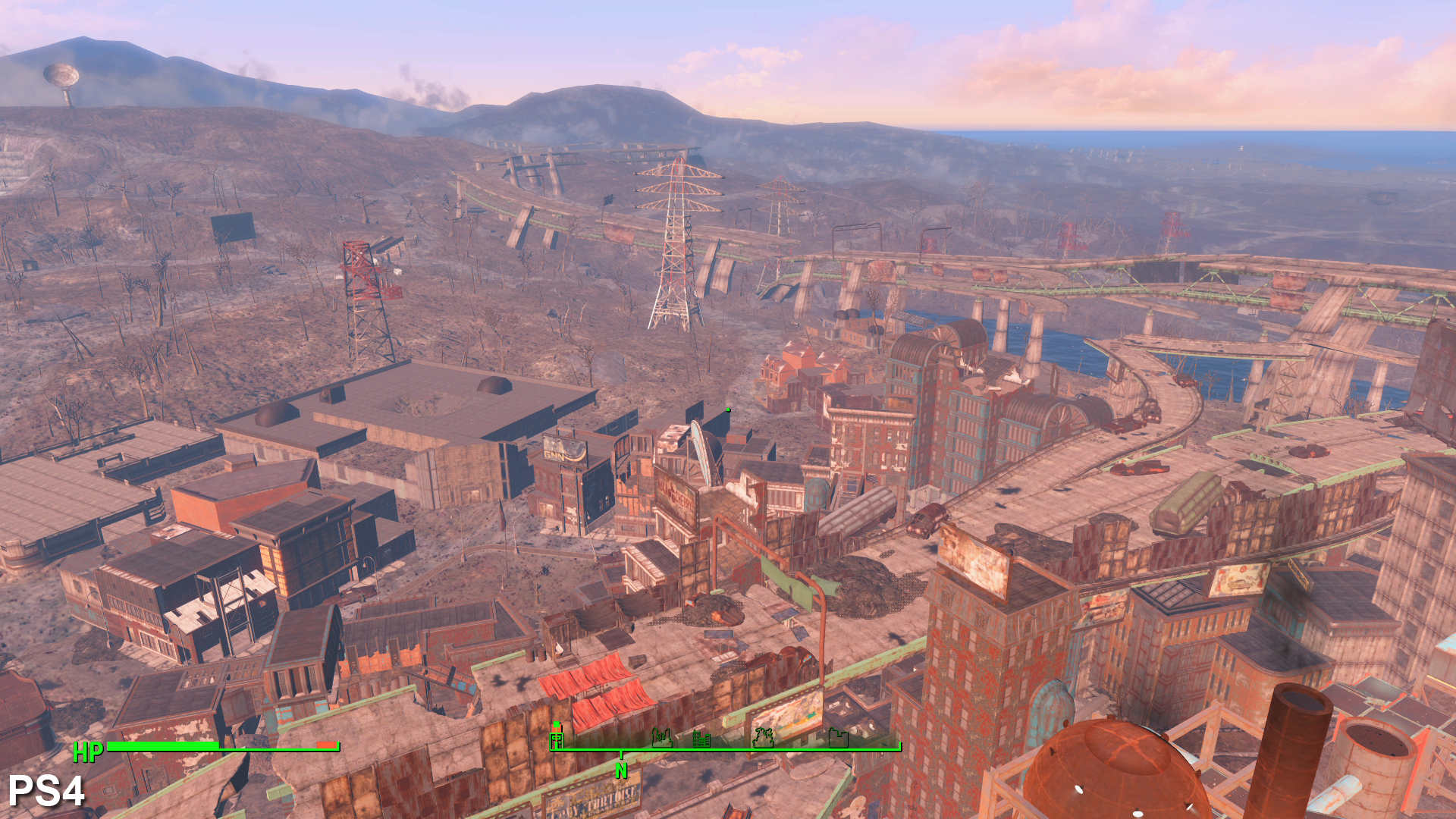Click the N north indicator below the compass

point(620,769)
